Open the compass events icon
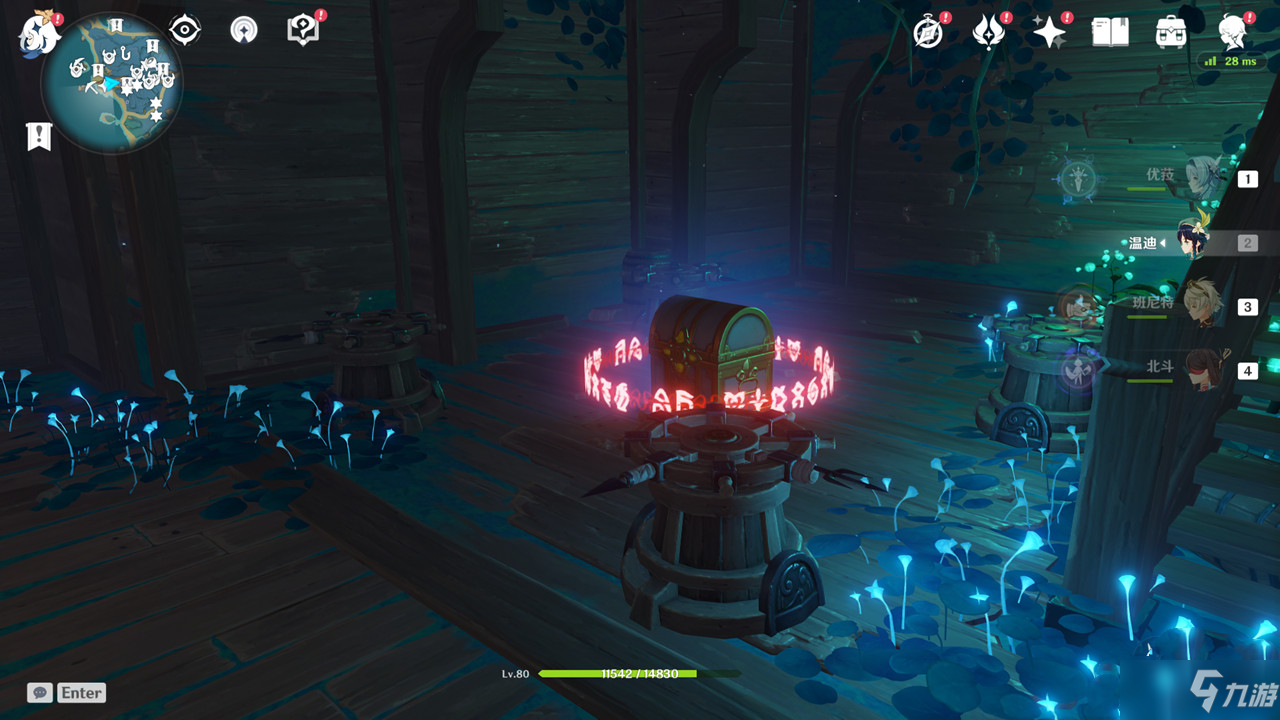This screenshot has width=1280, height=720. 929,32
